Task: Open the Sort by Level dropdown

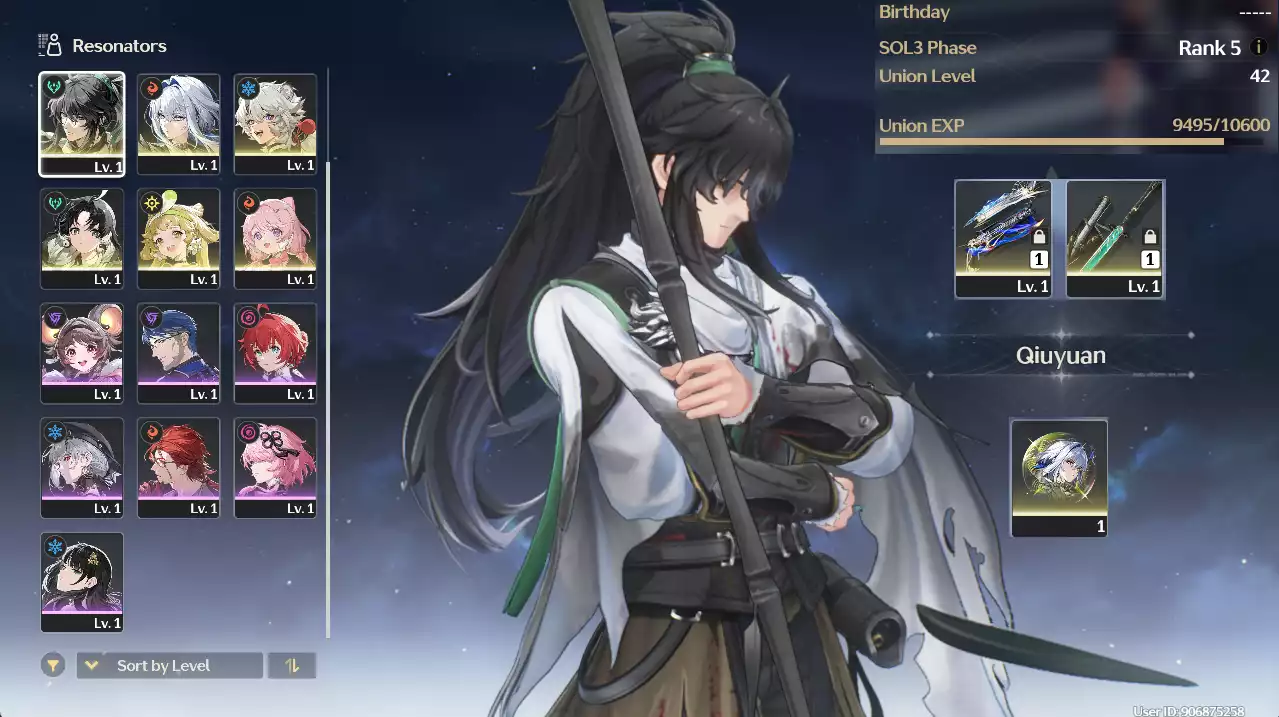Action: (x=169, y=665)
